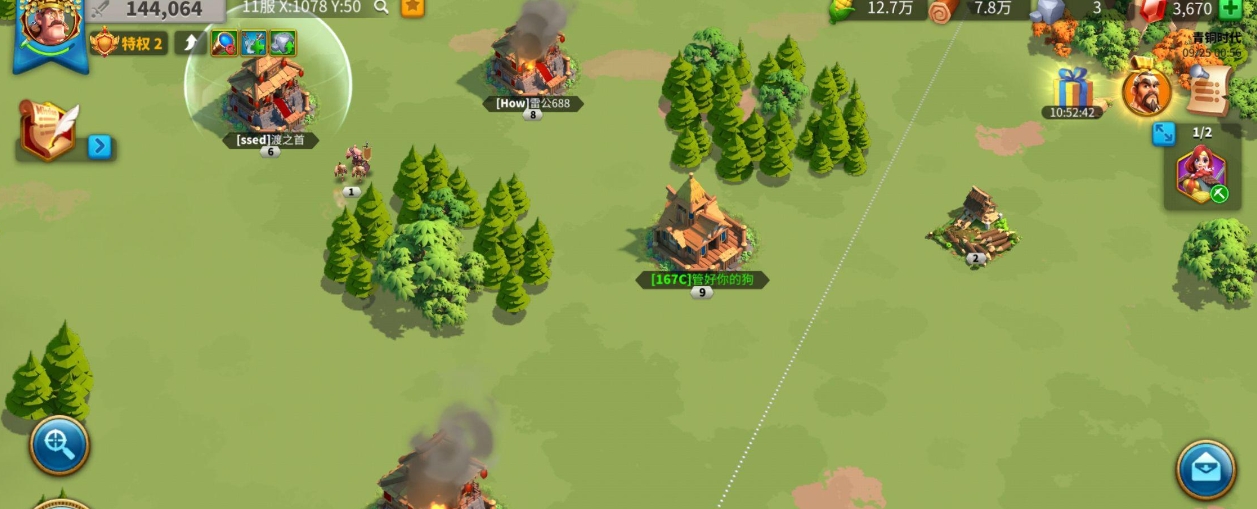The width and height of the screenshot is (1257, 509).
Task: Toggle the blue march queue arrows
Action: (x=1164, y=133)
